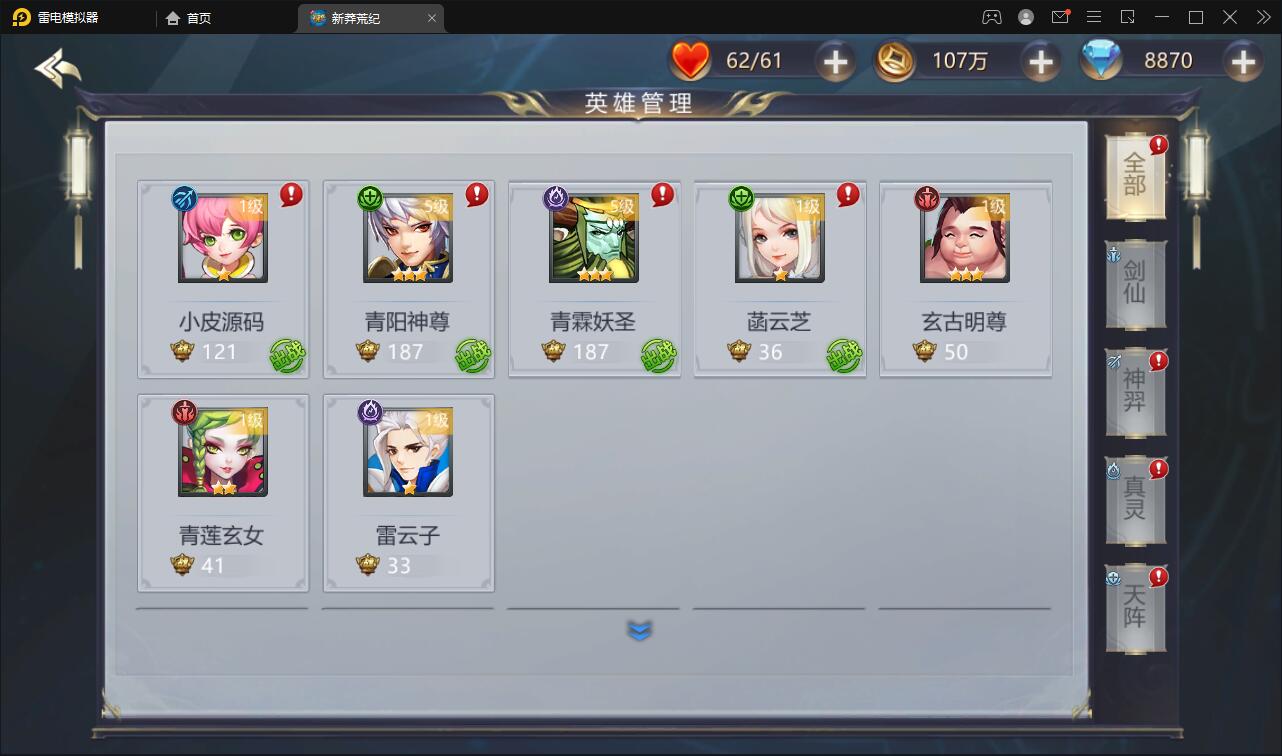Click the blue diamond currency icon
The height and width of the screenshot is (756, 1282).
1101,60
